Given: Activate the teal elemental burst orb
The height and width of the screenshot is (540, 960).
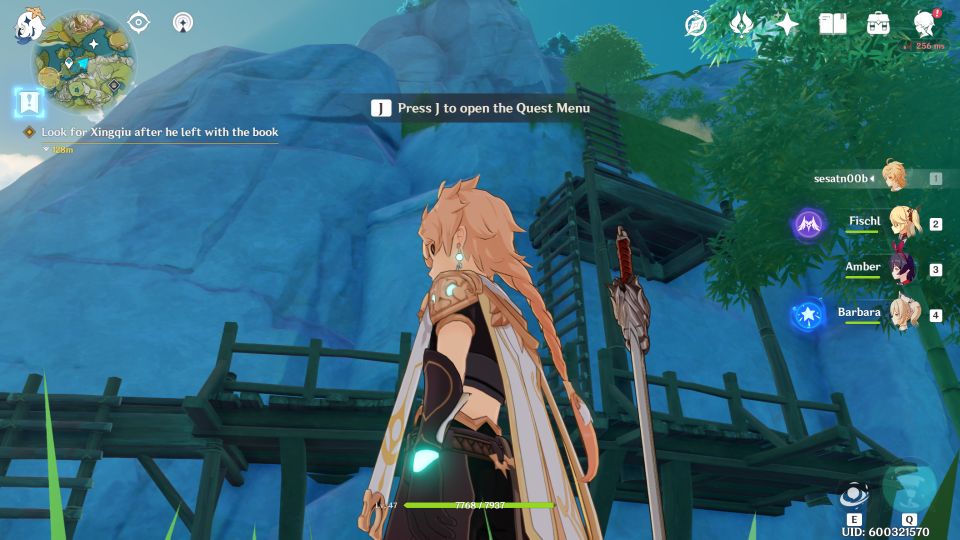Looking at the screenshot, I should (908, 486).
